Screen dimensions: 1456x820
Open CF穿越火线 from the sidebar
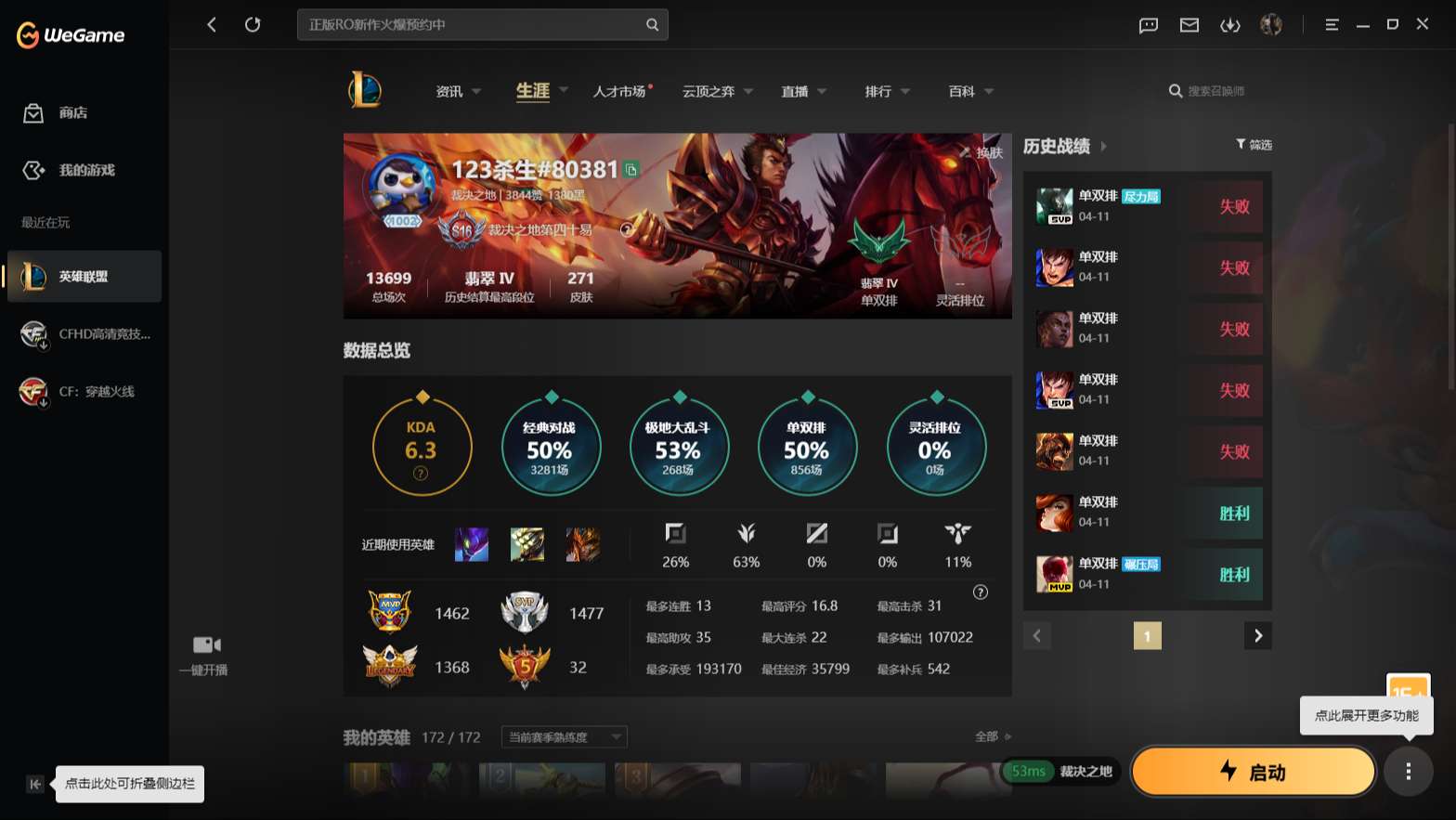click(84, 391)
